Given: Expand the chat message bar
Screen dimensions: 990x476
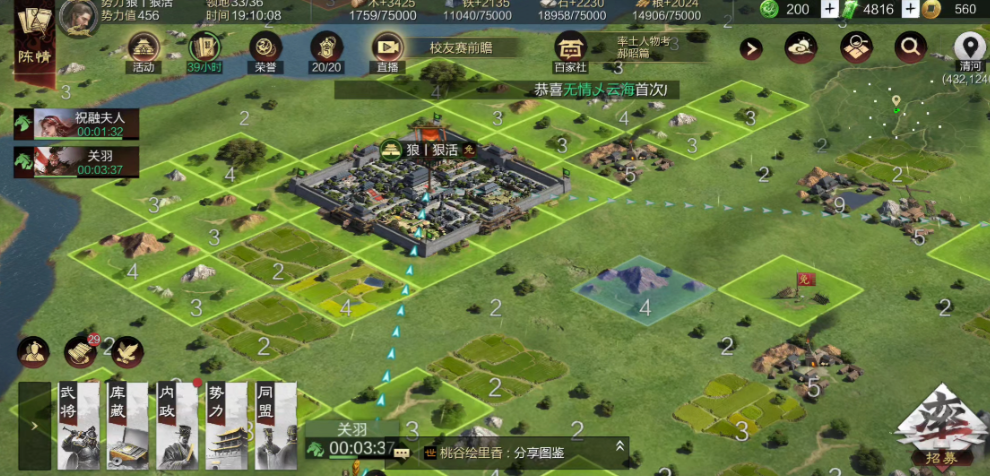Looking at the screenshot, I should (x=620, y=446).
